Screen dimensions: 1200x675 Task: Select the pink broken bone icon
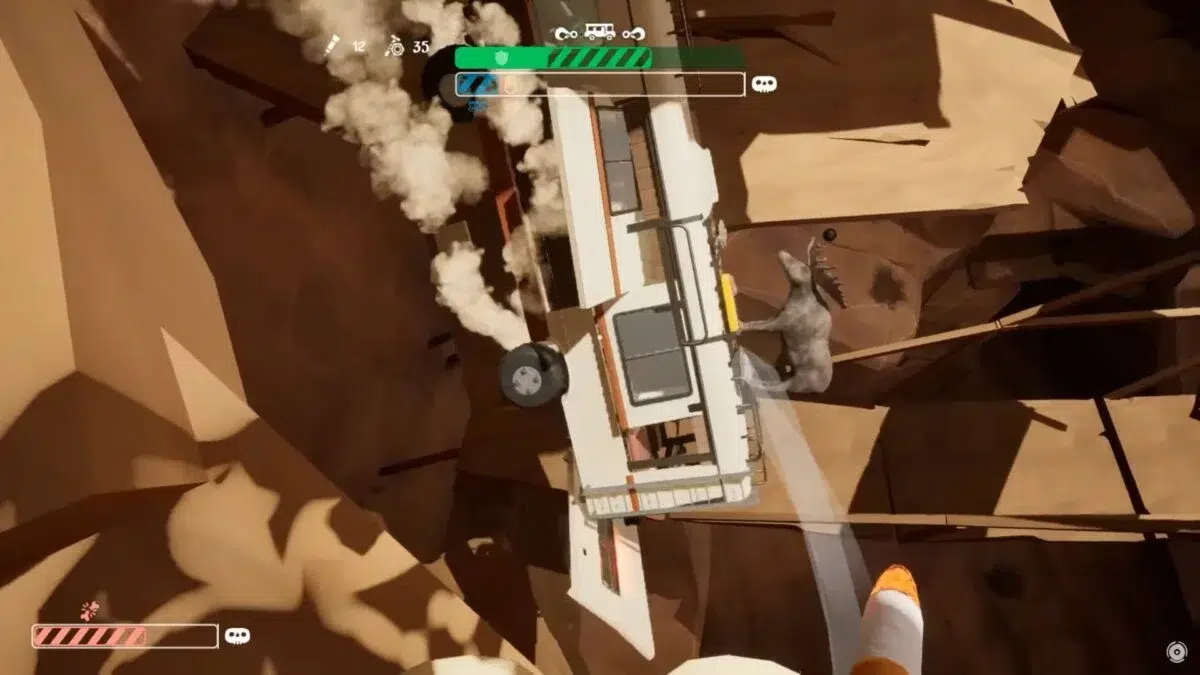point(91,609)
